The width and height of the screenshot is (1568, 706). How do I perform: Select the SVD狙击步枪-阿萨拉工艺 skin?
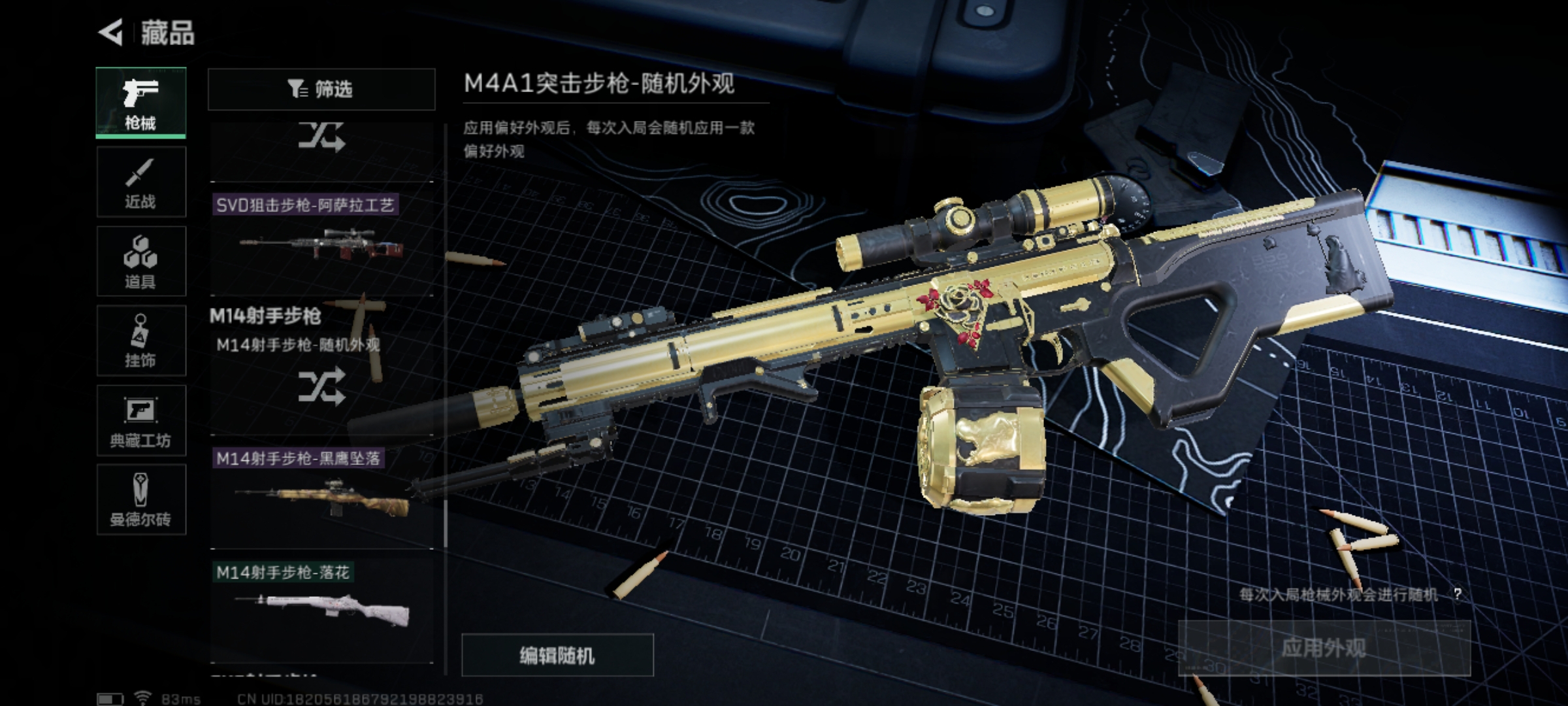click(x=321, y=242)
